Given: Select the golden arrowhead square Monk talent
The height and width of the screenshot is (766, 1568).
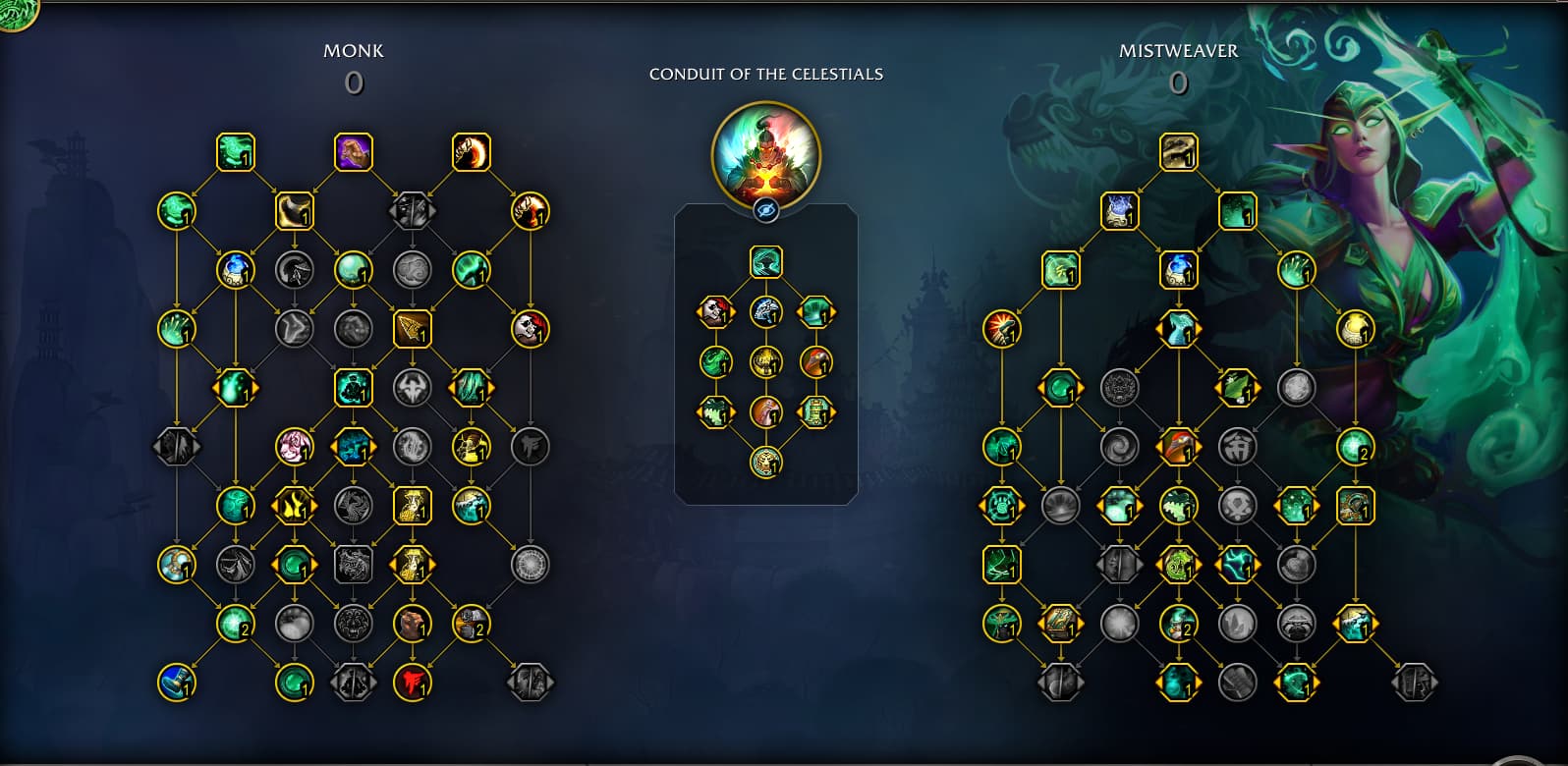Looking at the screenshot, I should tap(412, 329).
